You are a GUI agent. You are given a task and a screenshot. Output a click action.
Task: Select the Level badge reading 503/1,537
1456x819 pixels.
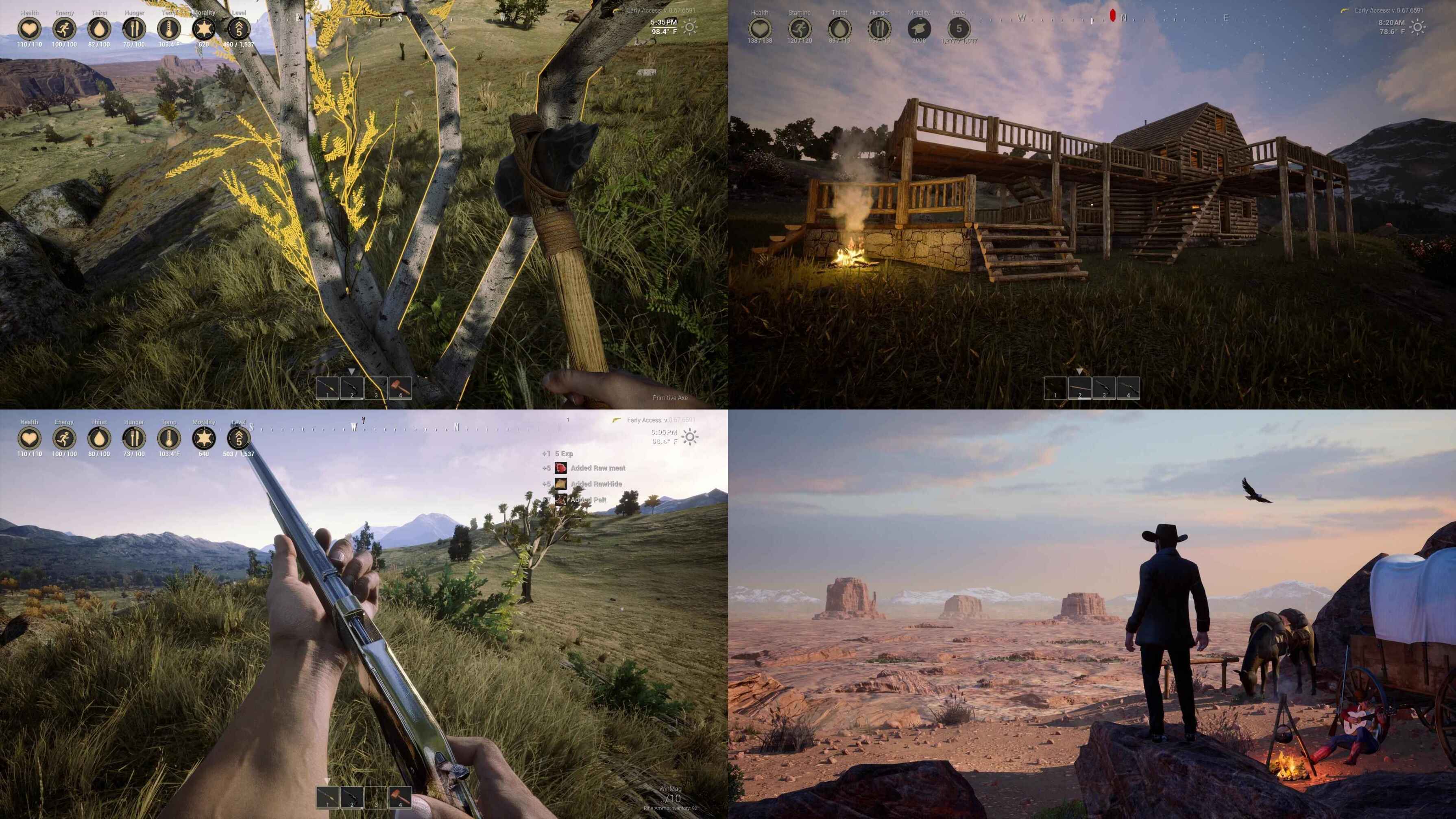point(238,438)
